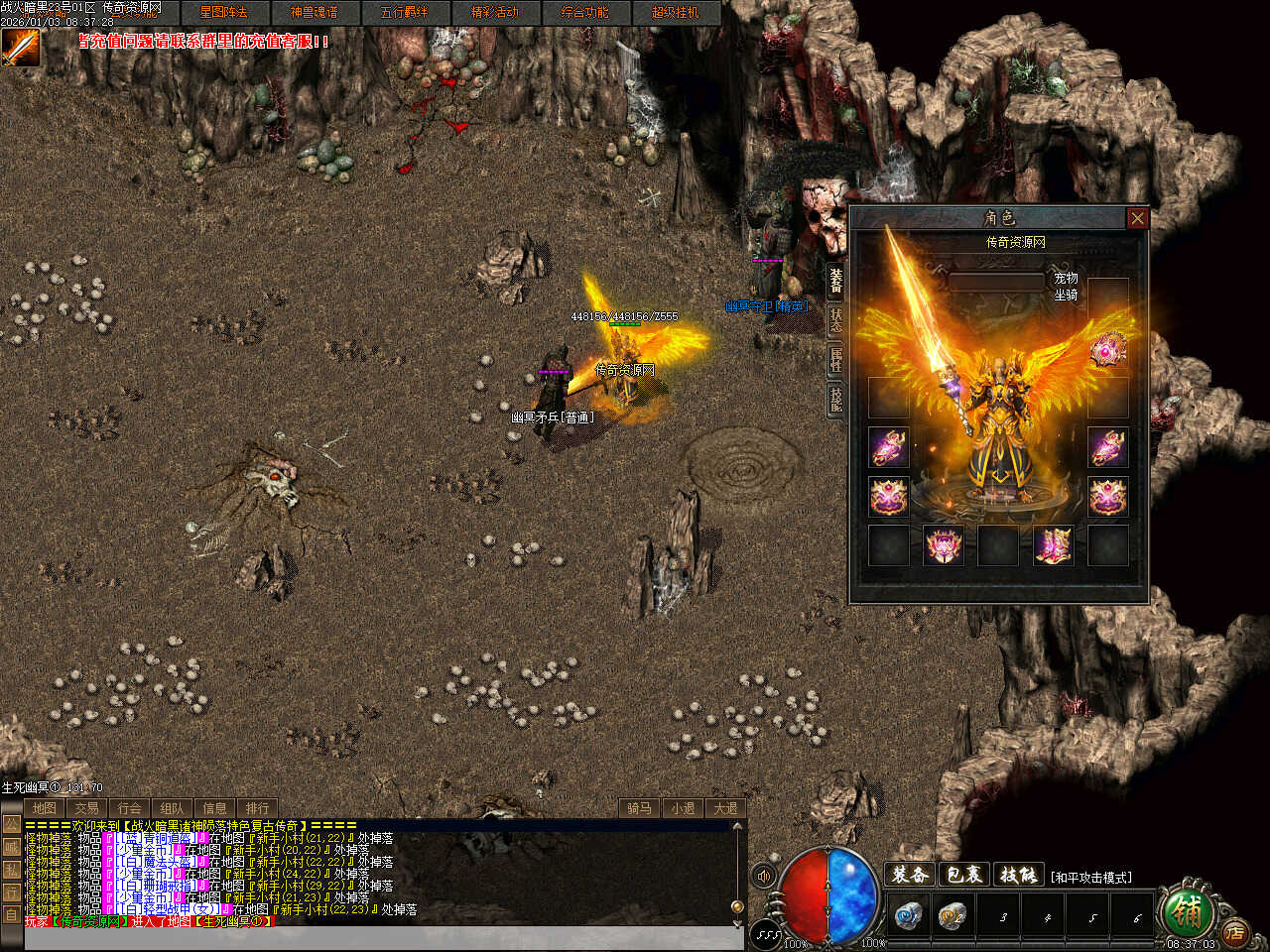Open the 超级挂机 auto-play menu
The height and width of the screenshot is (952, 1270).
coord(675,13)
